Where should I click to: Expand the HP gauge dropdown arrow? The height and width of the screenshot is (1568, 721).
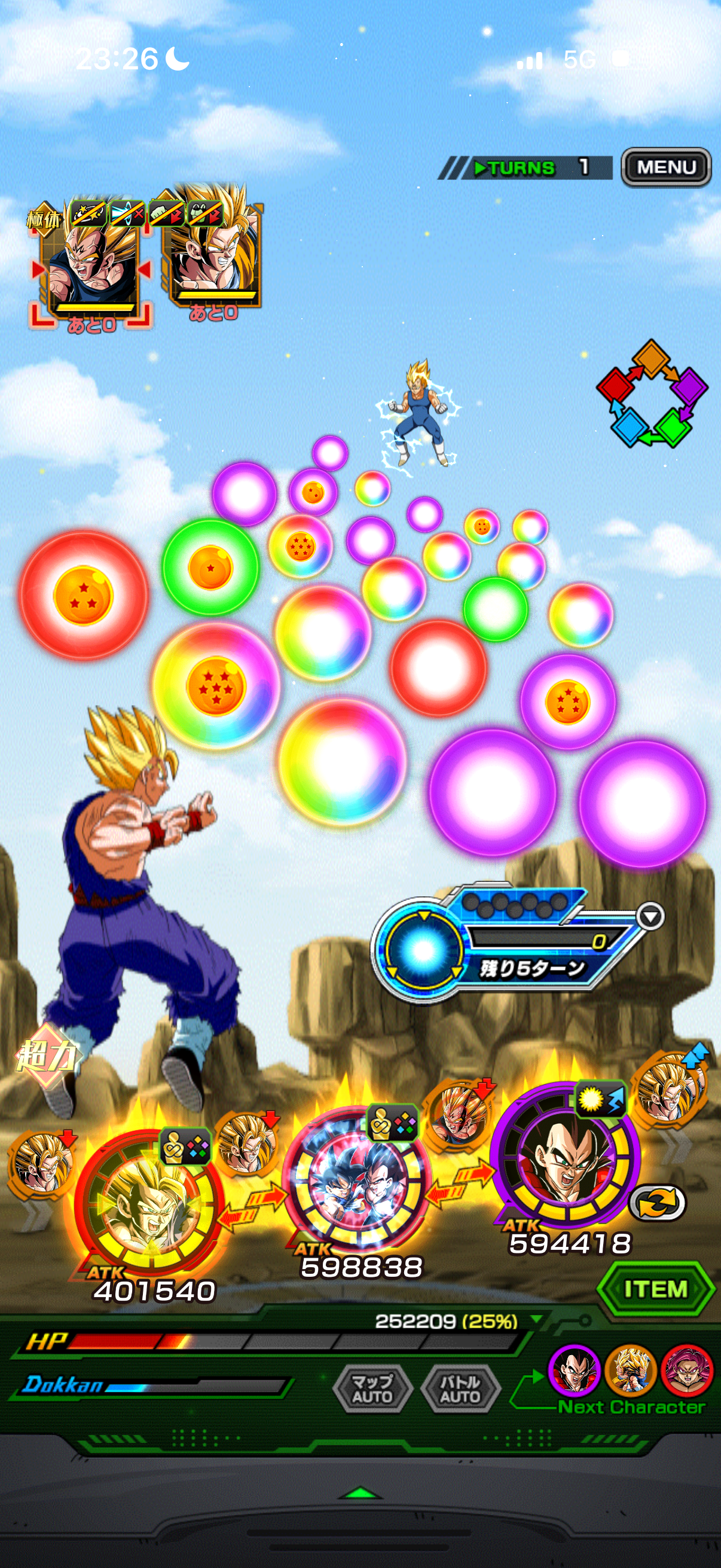(x=536, y=1320)
